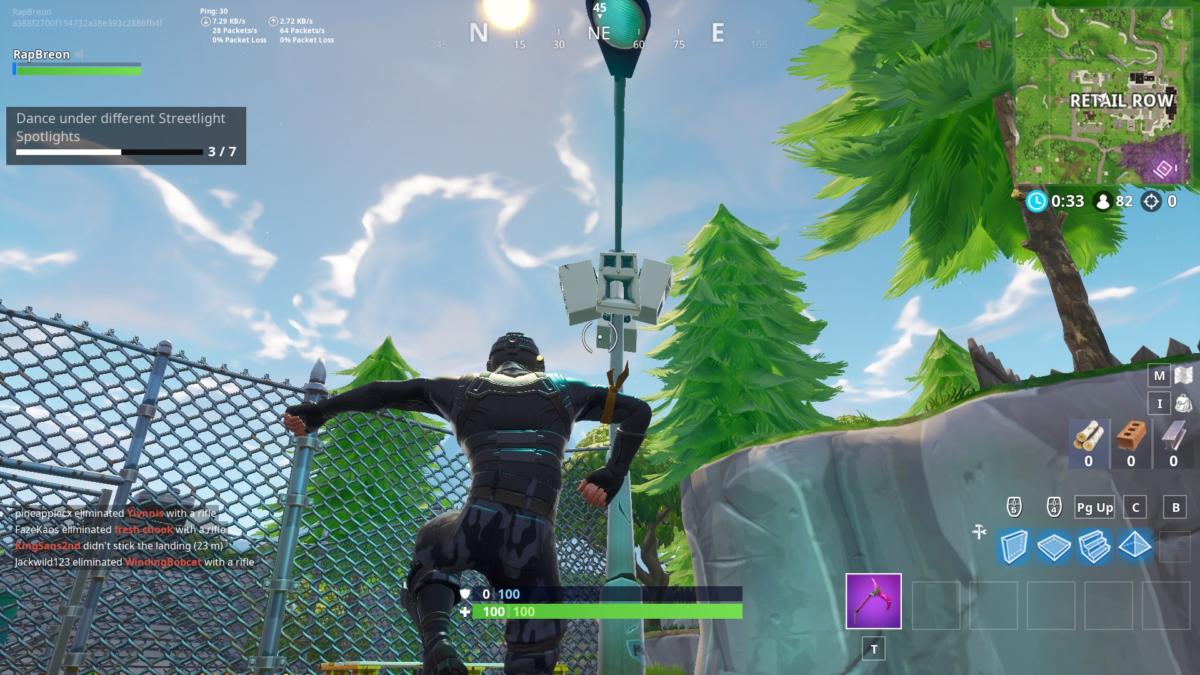Screen dimensions: 1200x675
Task: Open the Streetlight Spotlights challenge tracker
Action: click(126, 136)
